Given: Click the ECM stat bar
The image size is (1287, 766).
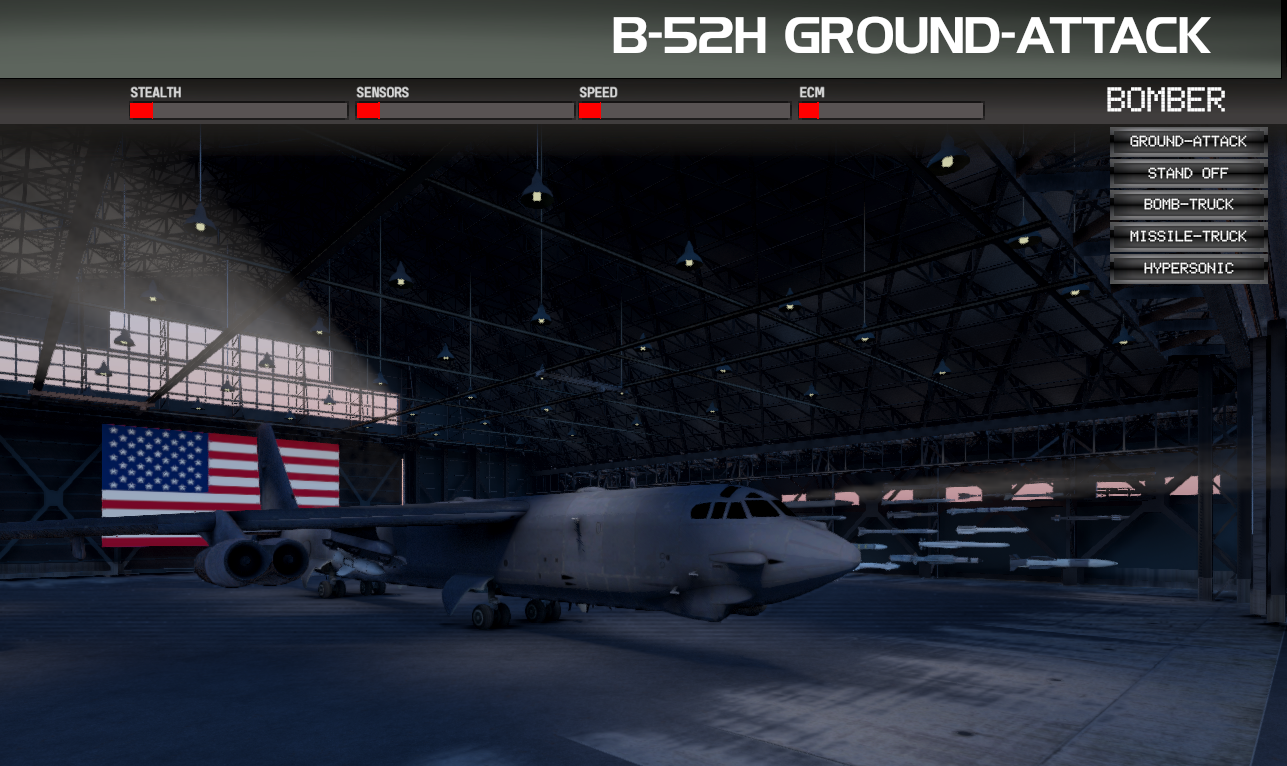Looking at the screenshot, I should [x=890, y=110].
